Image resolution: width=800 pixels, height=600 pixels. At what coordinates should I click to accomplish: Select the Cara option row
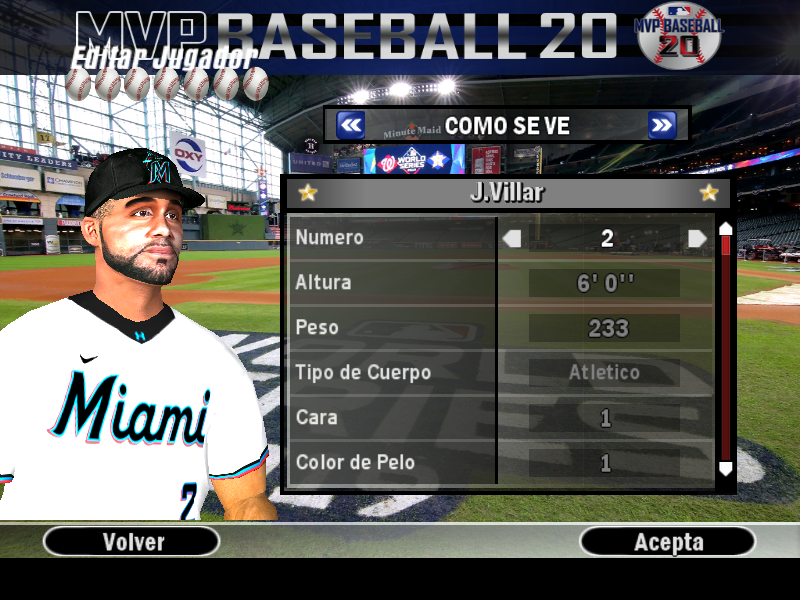click(392, 418)
